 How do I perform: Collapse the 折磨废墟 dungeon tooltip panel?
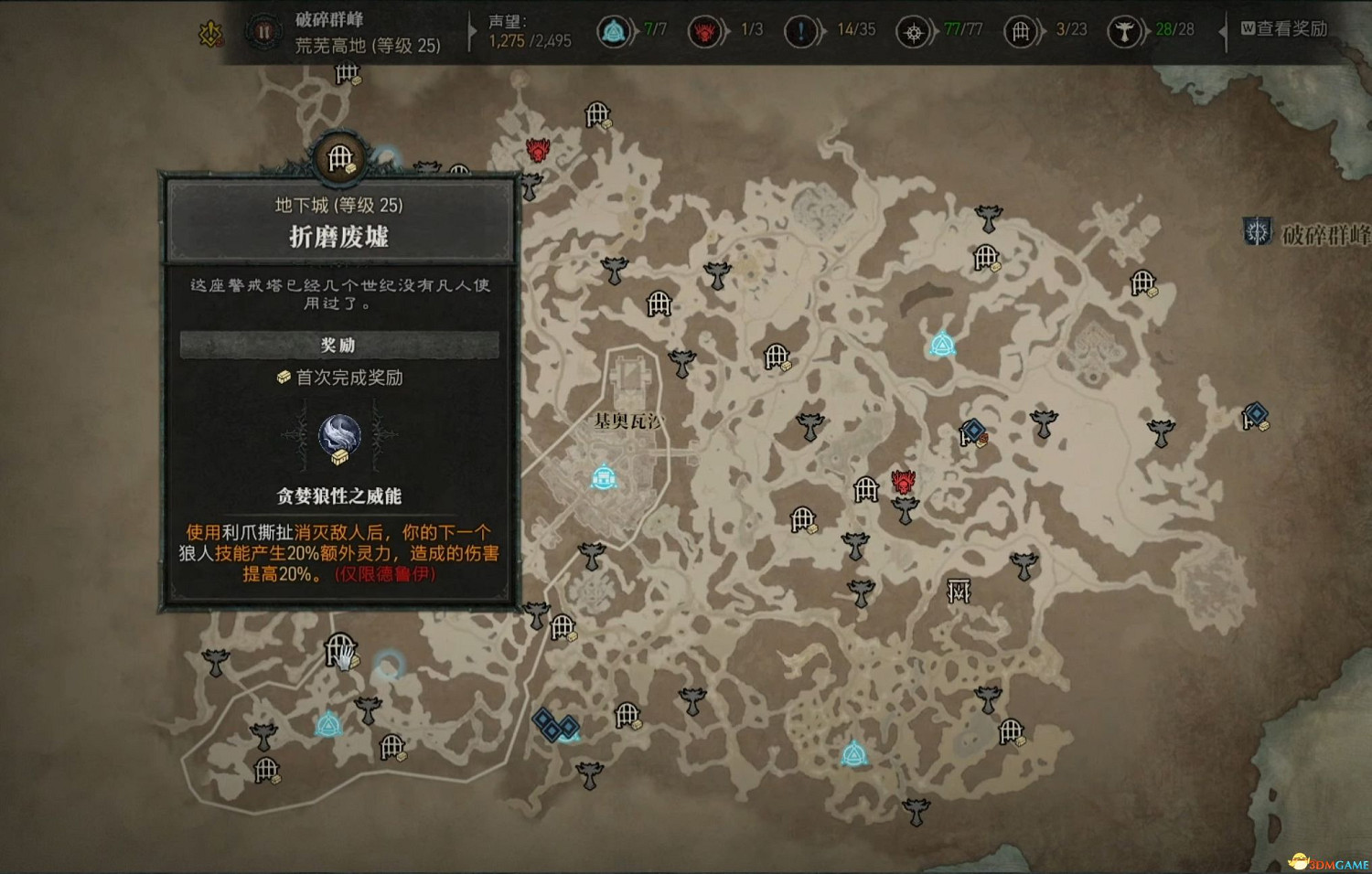click(x=338, y=233)
